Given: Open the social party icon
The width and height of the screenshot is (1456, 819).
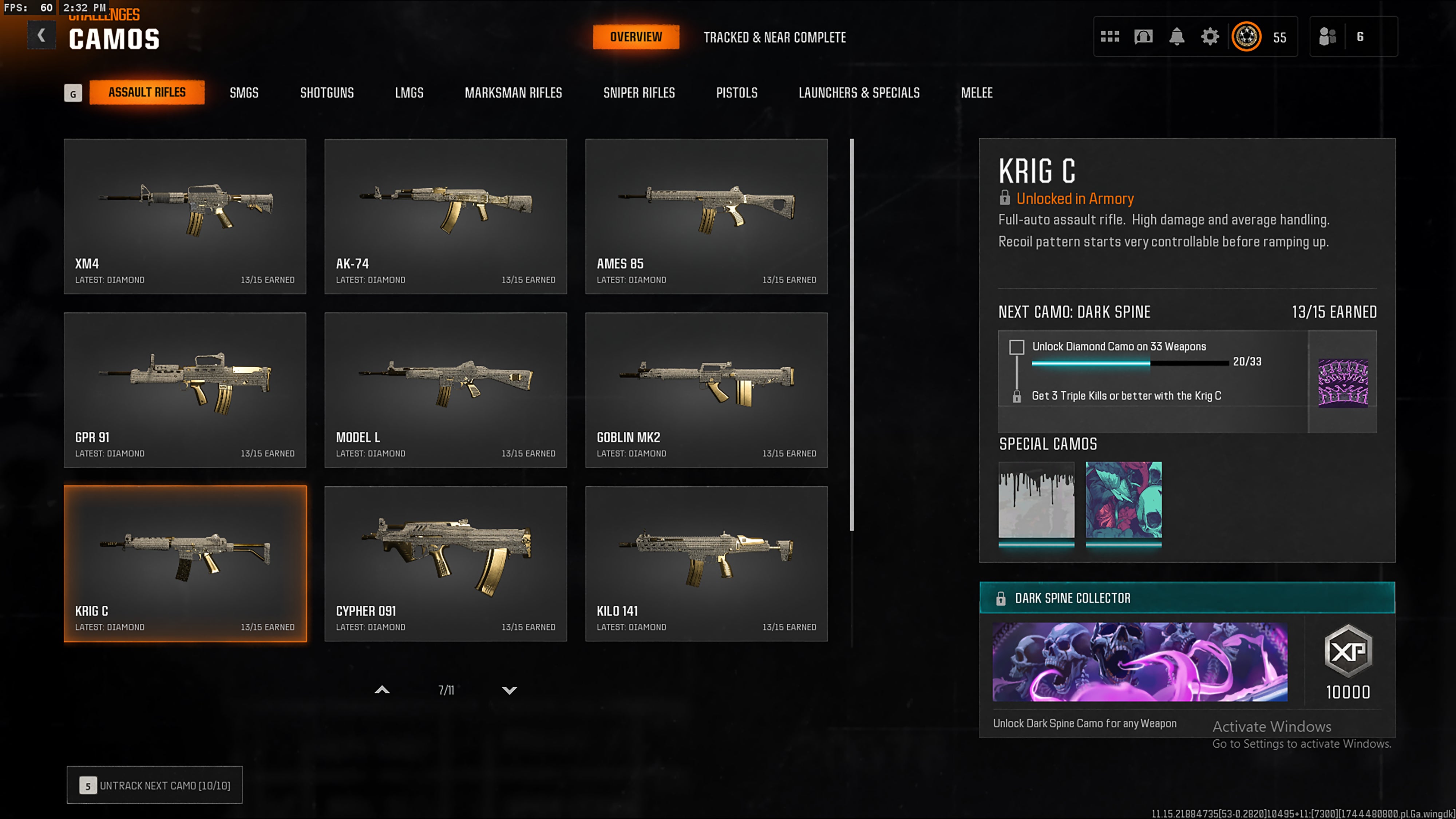Looking at the screenshot, I should 1328,37.
